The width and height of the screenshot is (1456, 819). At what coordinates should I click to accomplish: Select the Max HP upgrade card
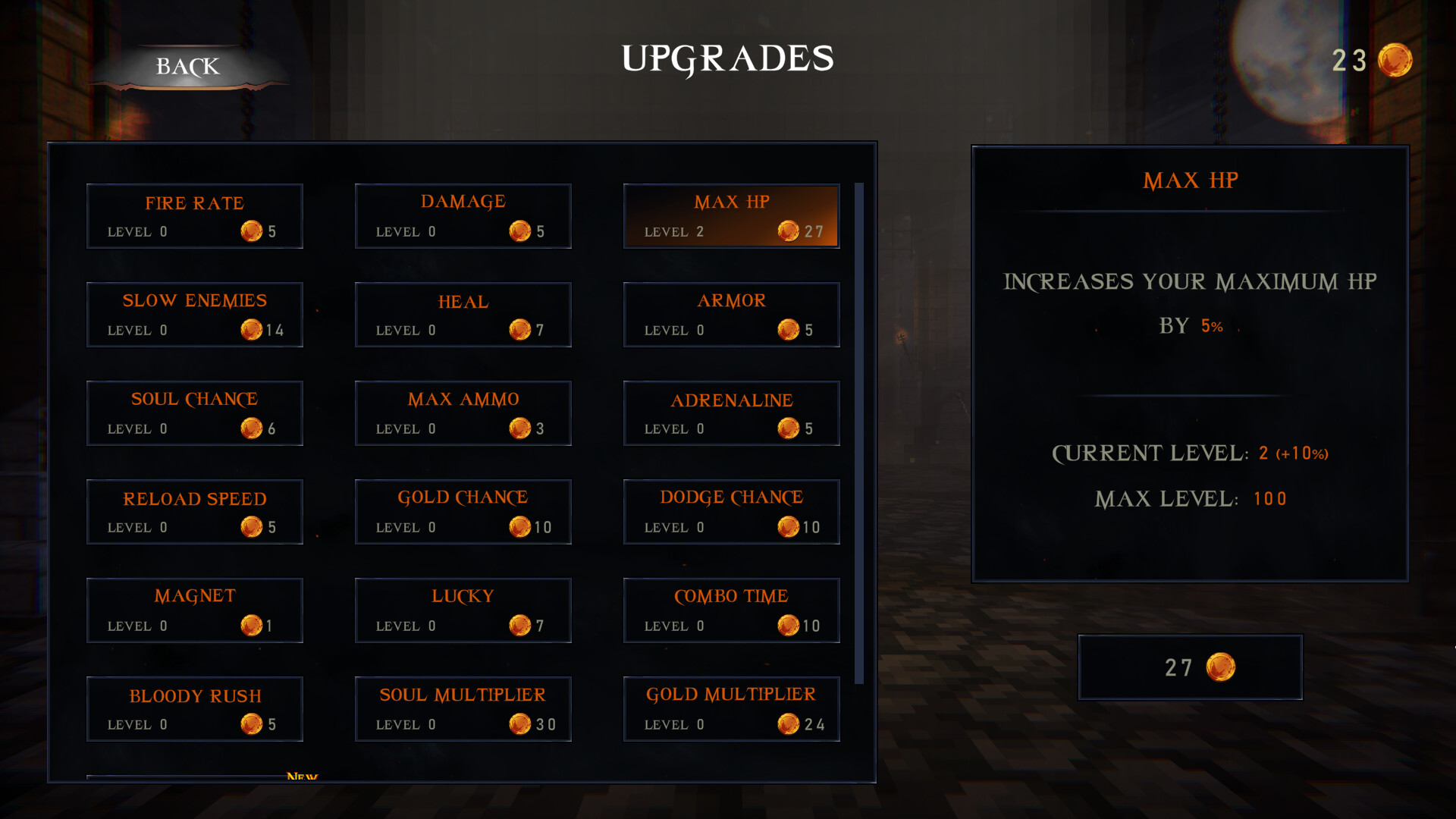731,216
